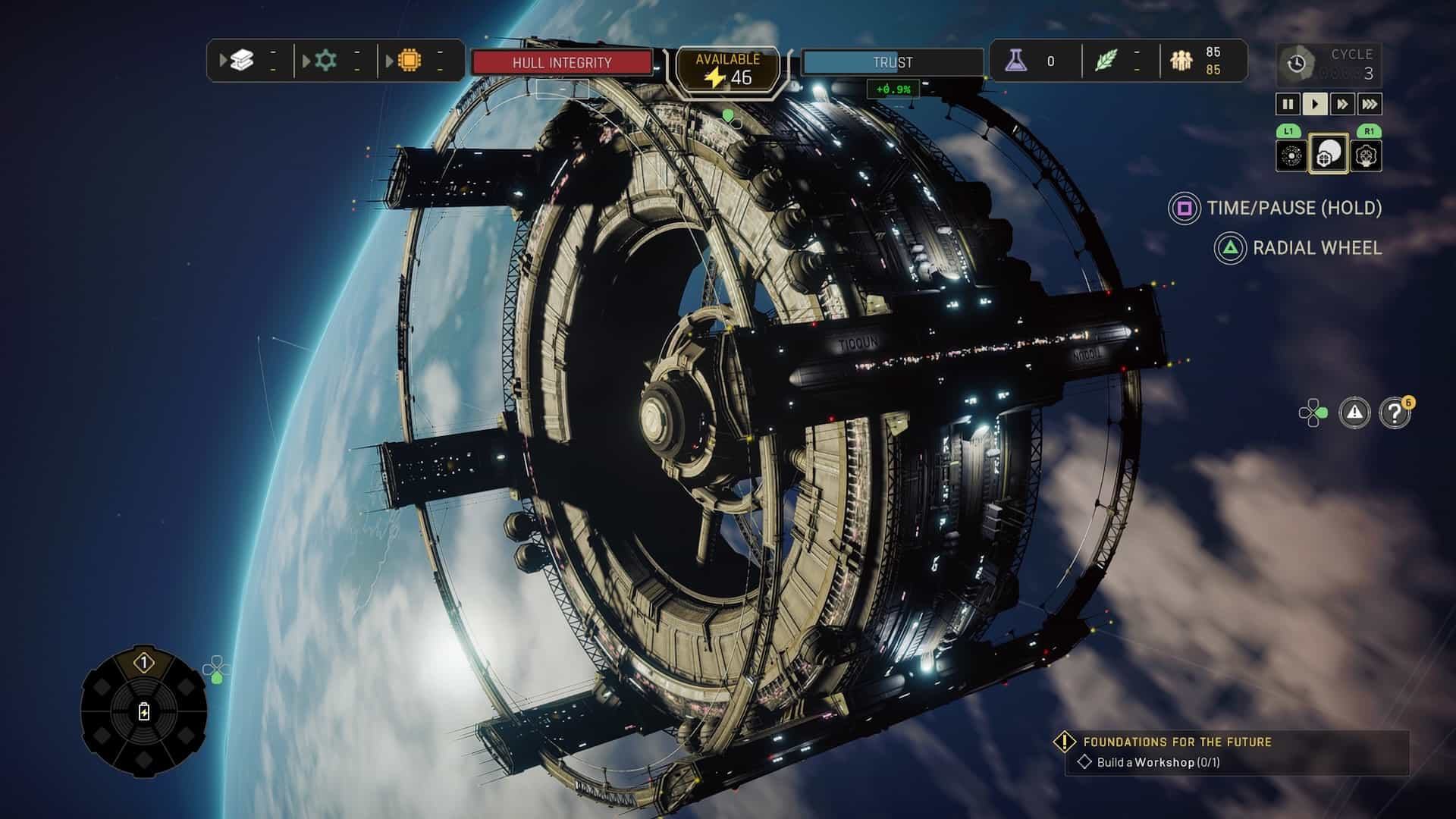Set time to normal play speed
Screen dimensions: 1456x819
(x=1315, y=104)
